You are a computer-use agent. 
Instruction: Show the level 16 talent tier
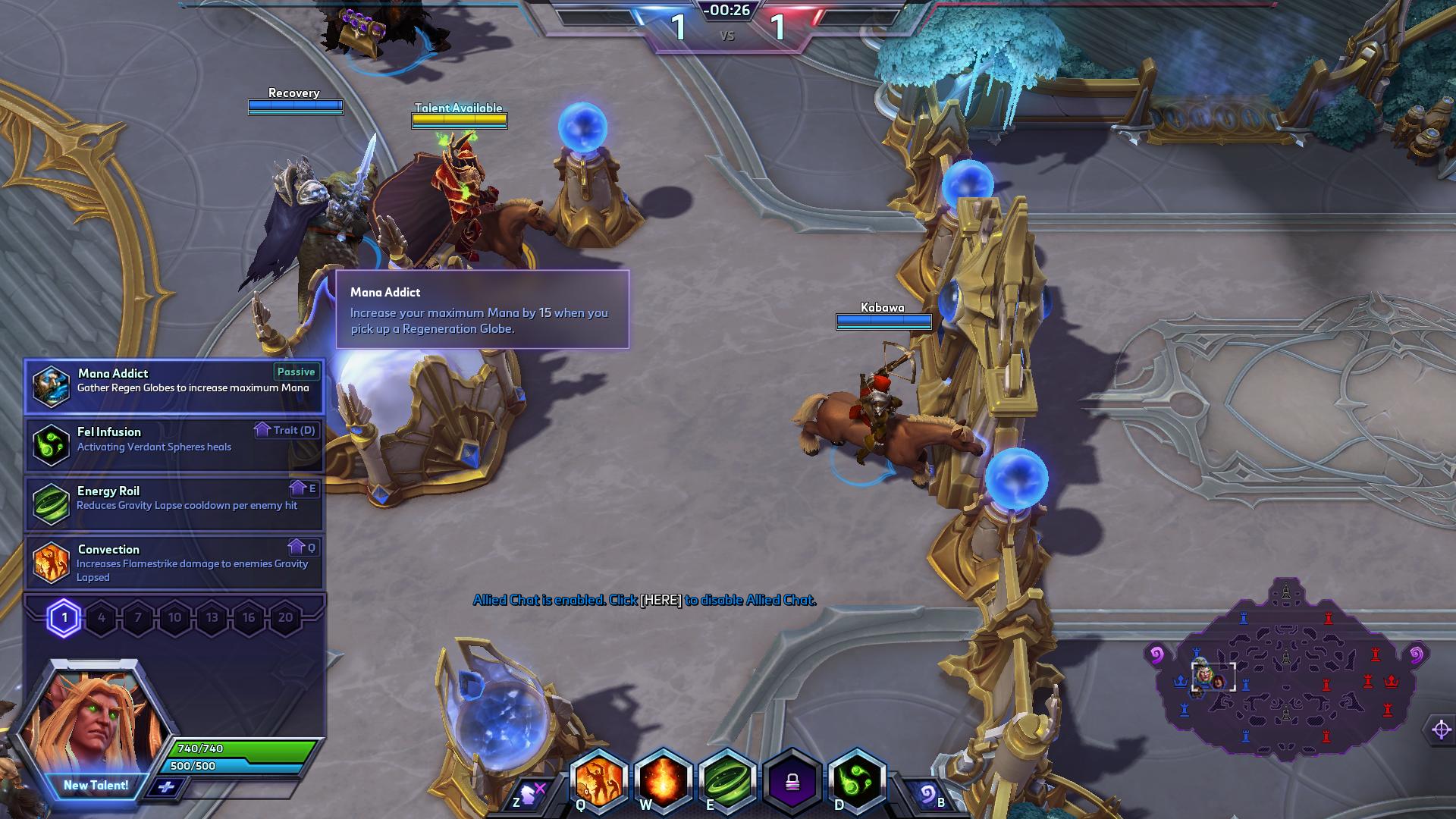click(x=249, y=618)
